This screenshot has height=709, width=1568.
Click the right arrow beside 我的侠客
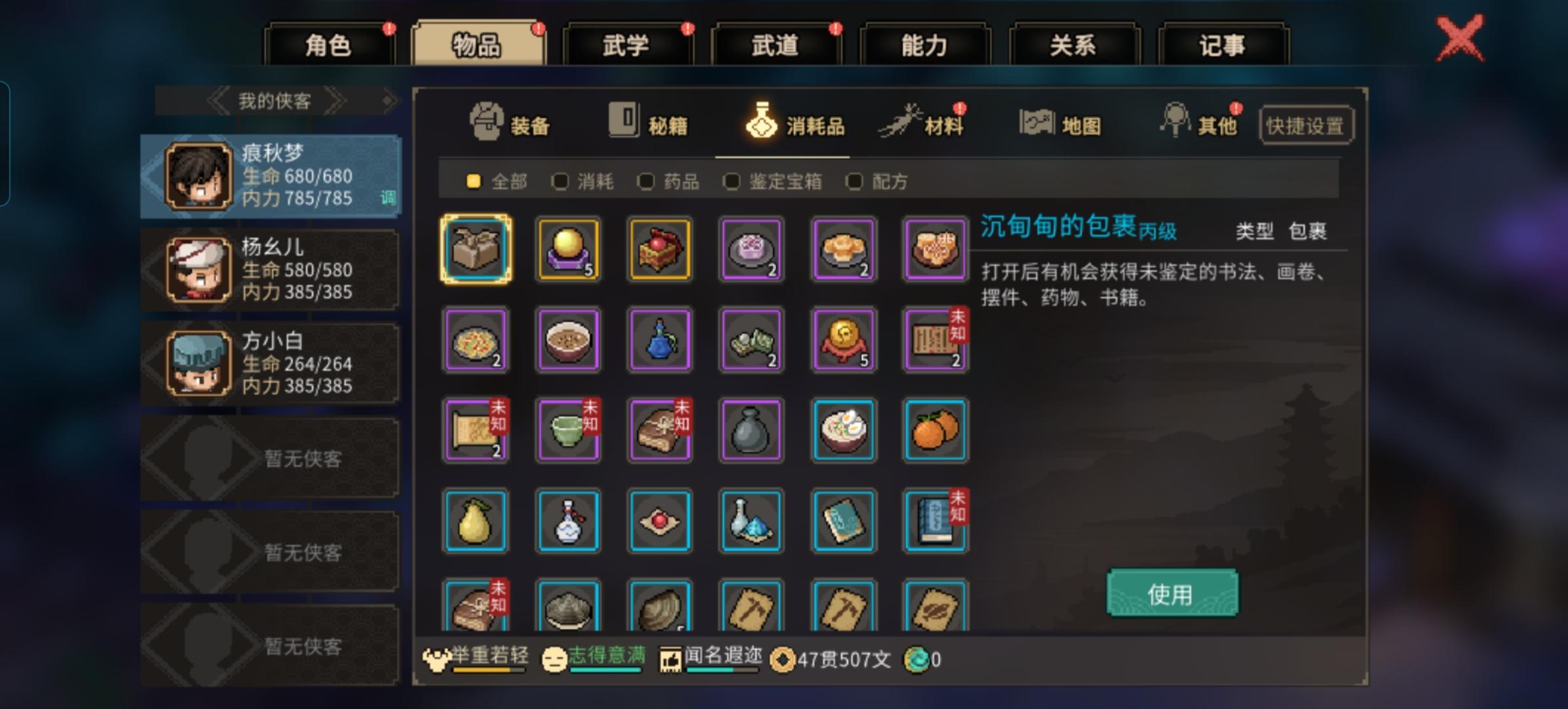pyautogui.click(x=339, y=100)
